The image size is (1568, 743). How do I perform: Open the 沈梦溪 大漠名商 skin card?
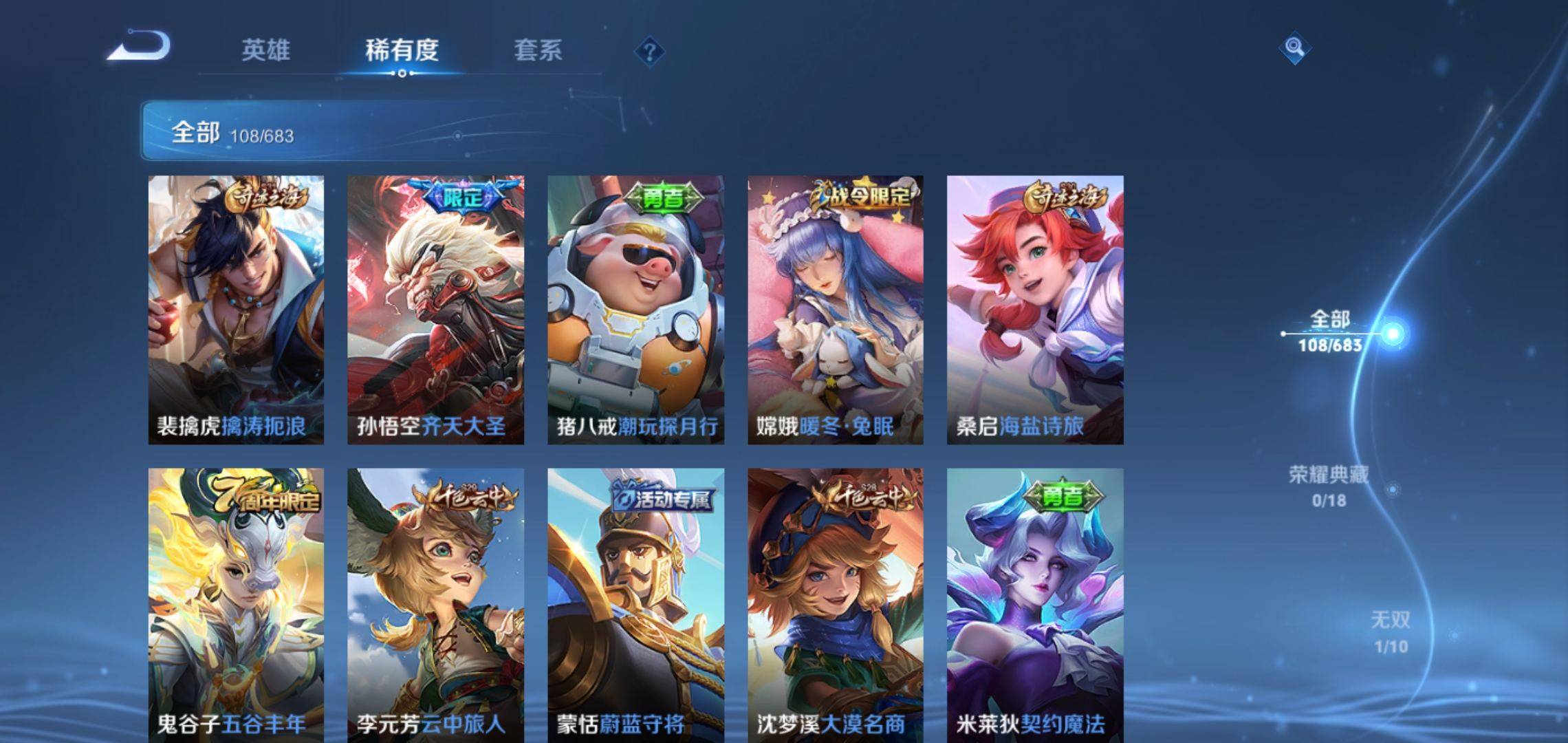coord(836,605)
